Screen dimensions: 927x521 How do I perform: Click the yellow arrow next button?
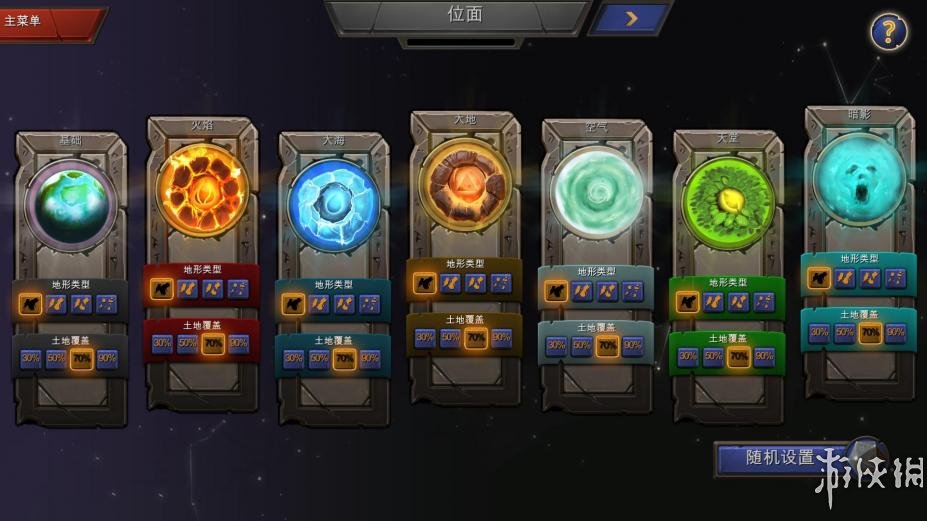point(631,18)
